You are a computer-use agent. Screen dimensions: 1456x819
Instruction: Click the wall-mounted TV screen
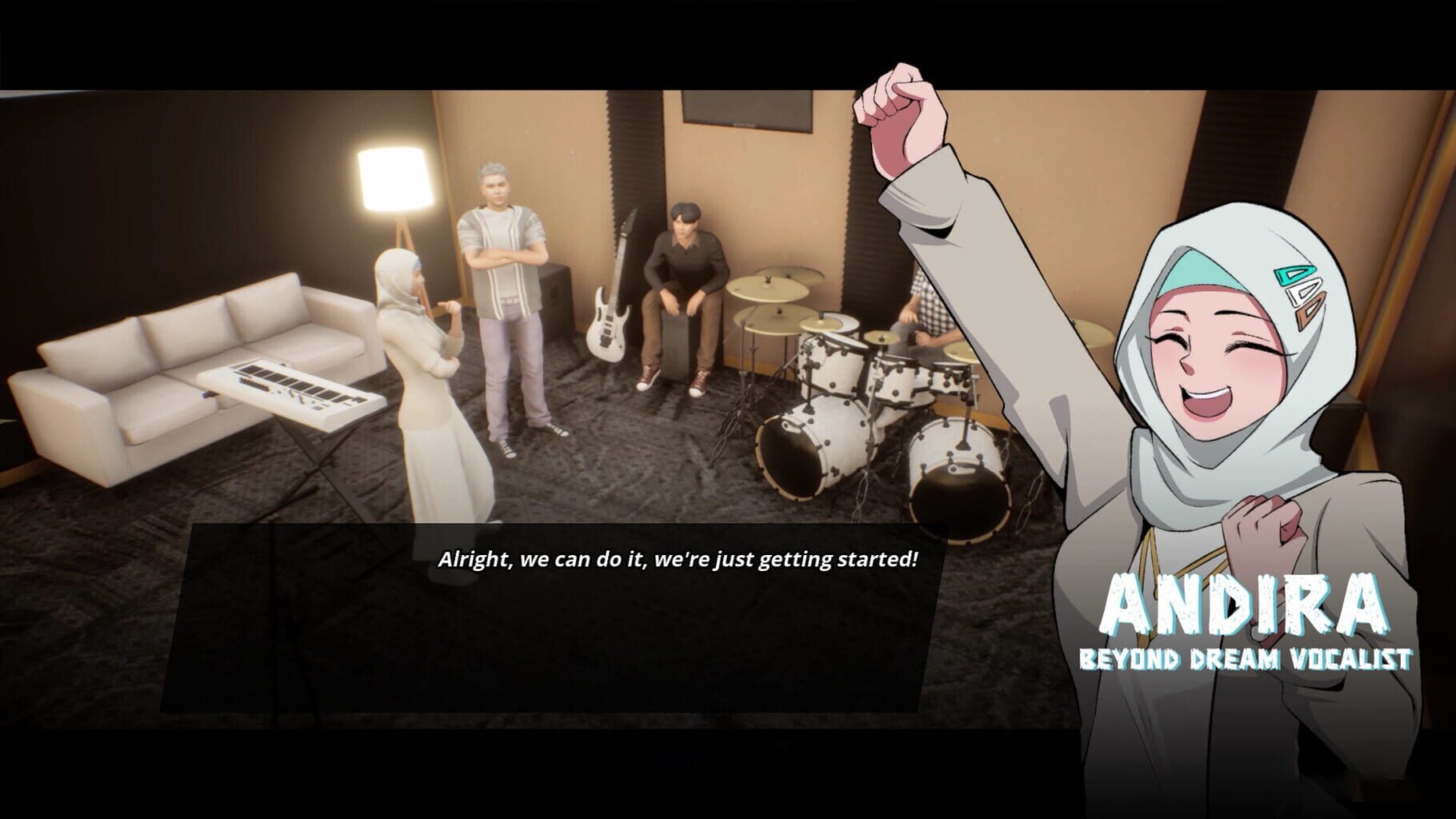744,112
